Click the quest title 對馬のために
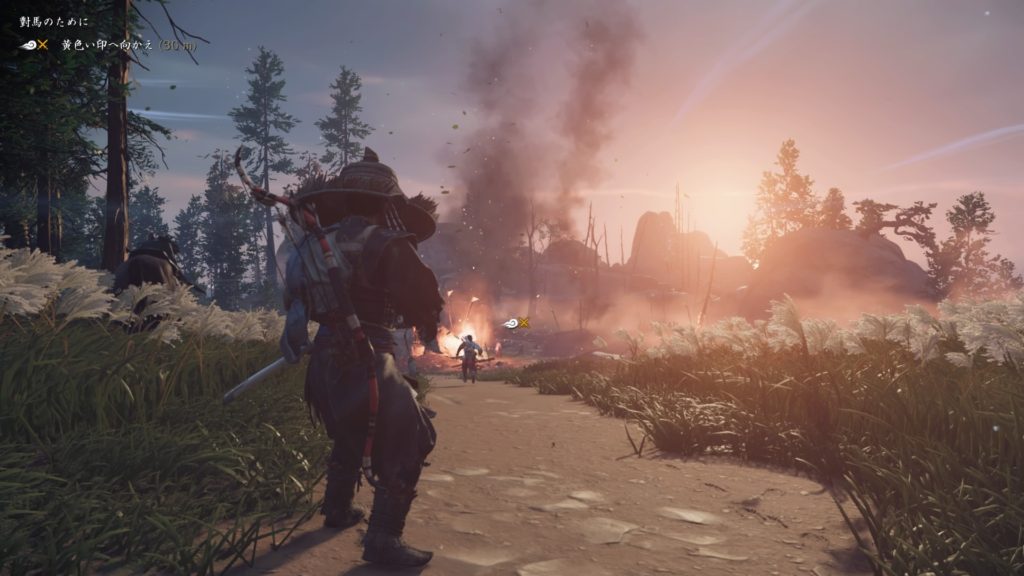1024x576 pixels. pyautogui.click(x=54, y=21)
